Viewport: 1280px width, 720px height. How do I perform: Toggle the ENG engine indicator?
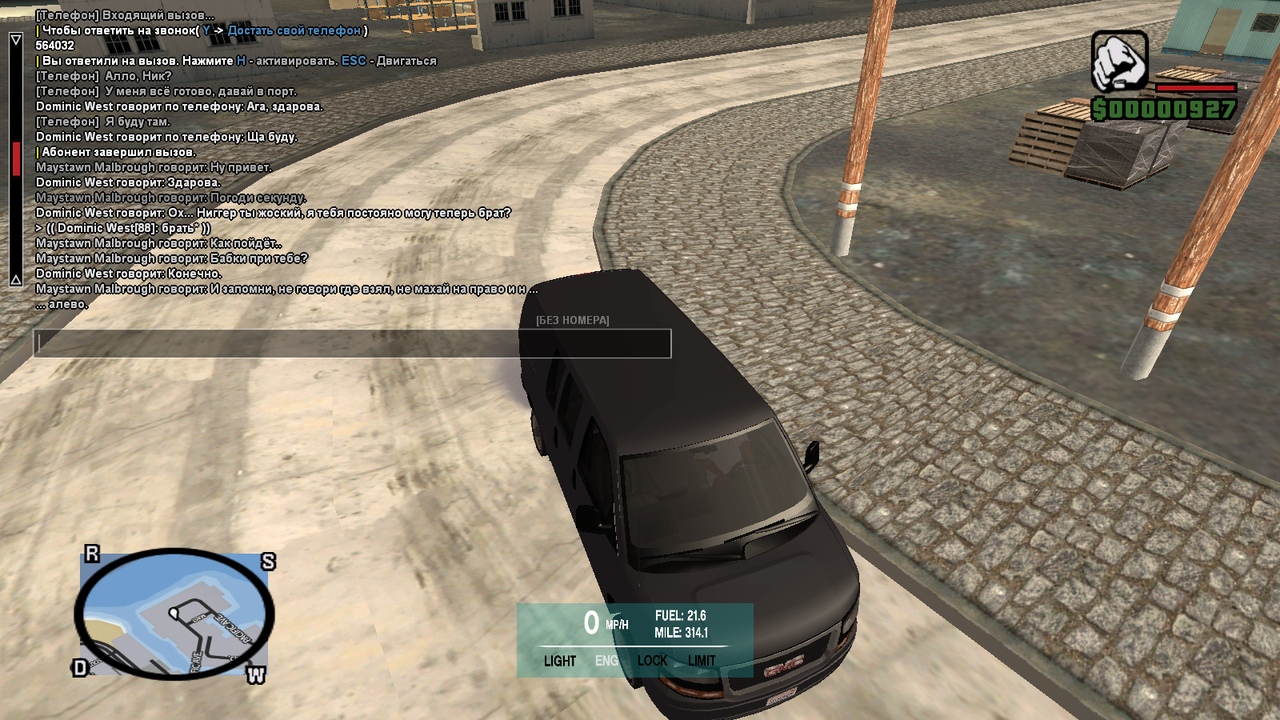(x=607, y=661)
